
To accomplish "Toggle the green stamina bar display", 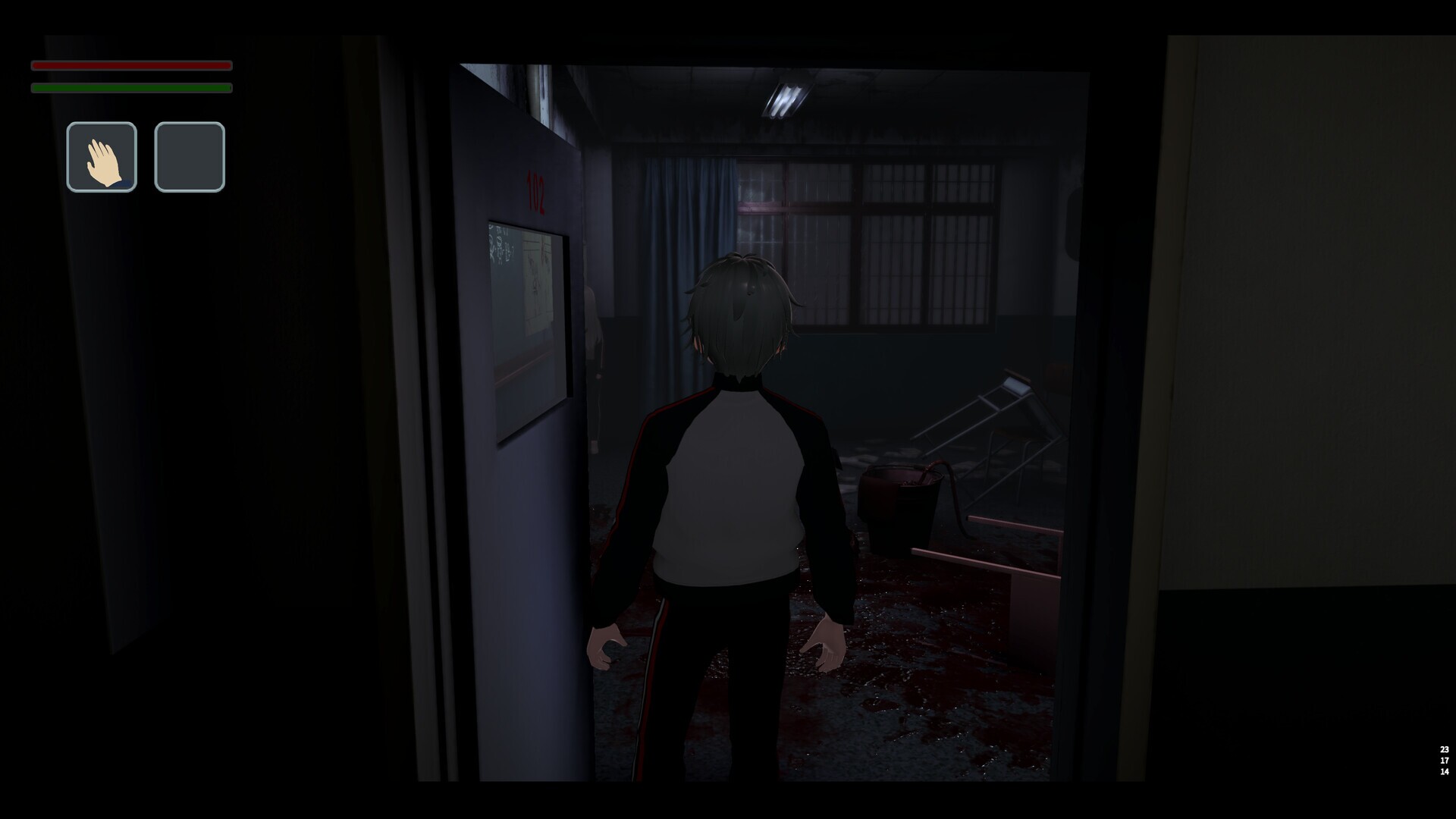I will 130,88.
